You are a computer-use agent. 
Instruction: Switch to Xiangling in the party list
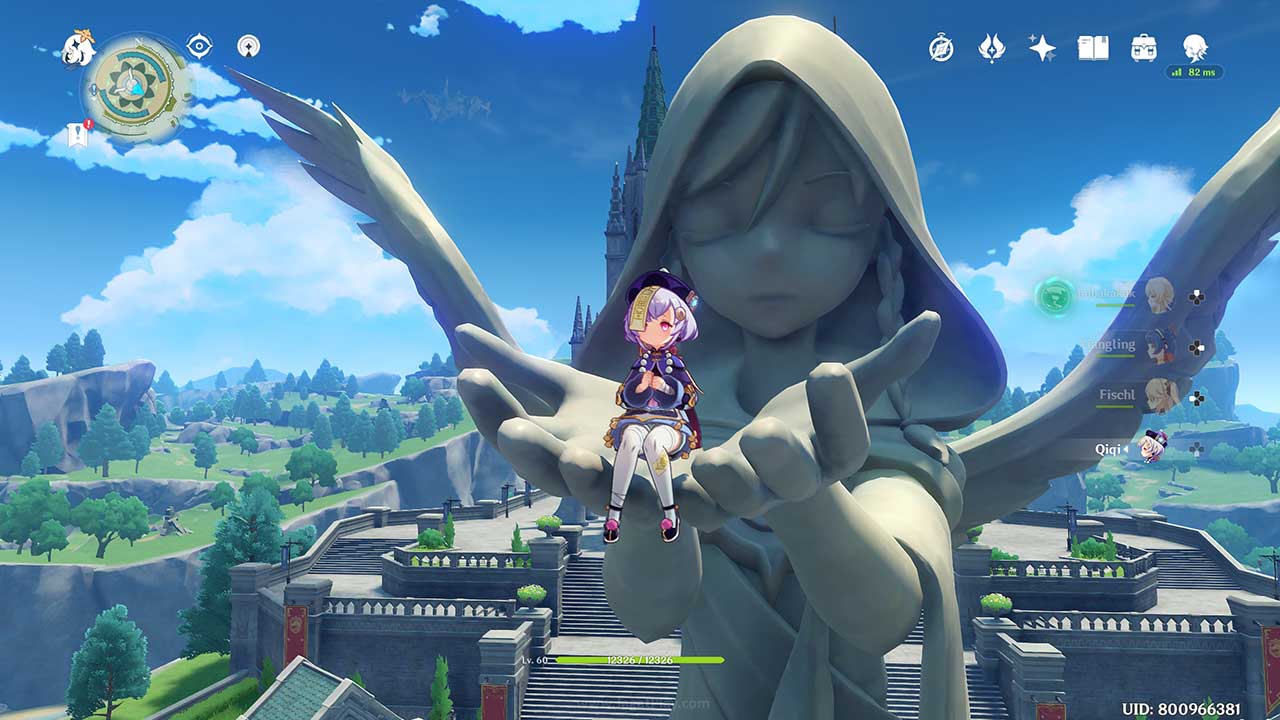click(x=1159, y=346)
